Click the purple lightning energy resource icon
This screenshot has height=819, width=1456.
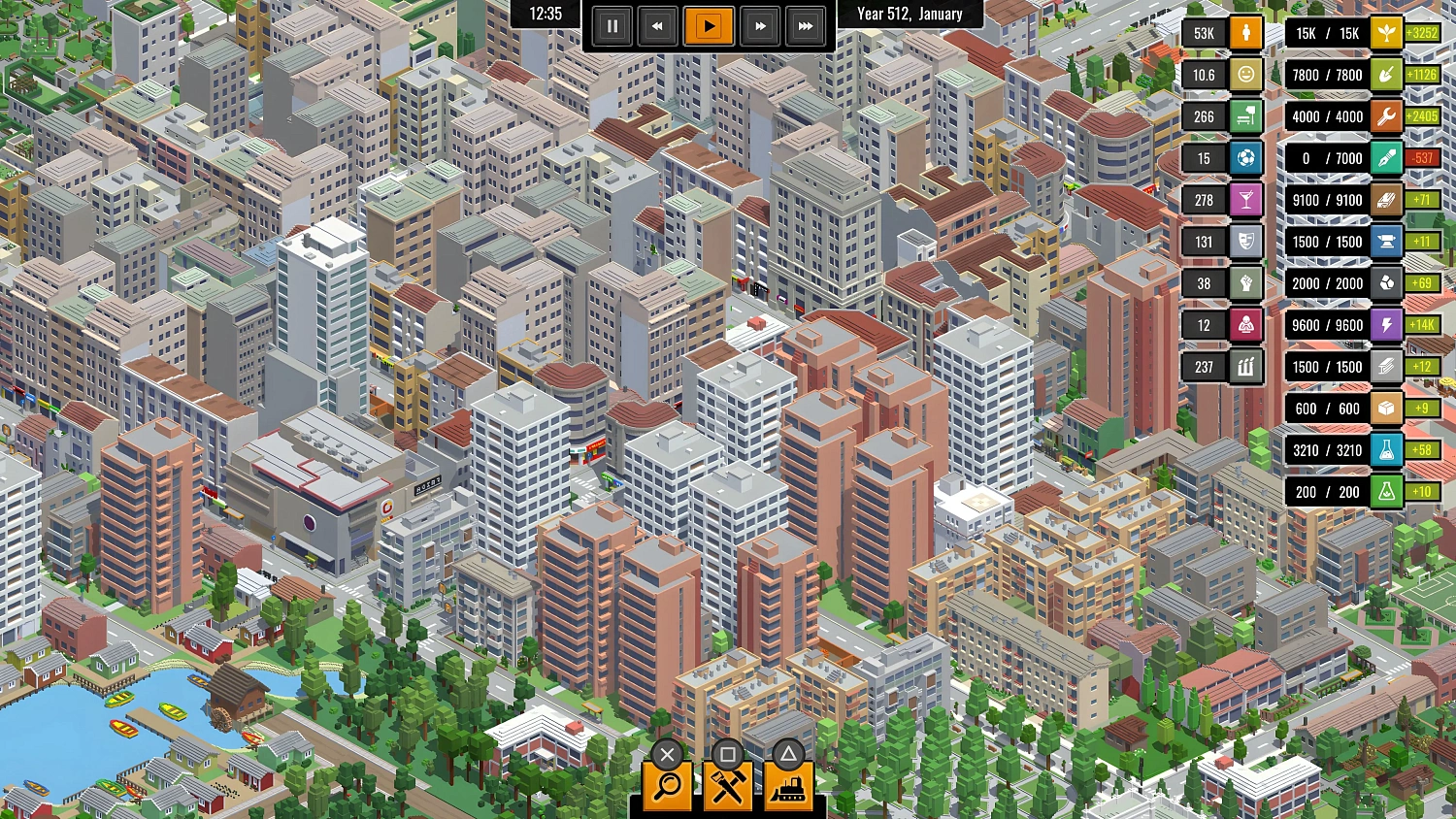click(1386, 325)
